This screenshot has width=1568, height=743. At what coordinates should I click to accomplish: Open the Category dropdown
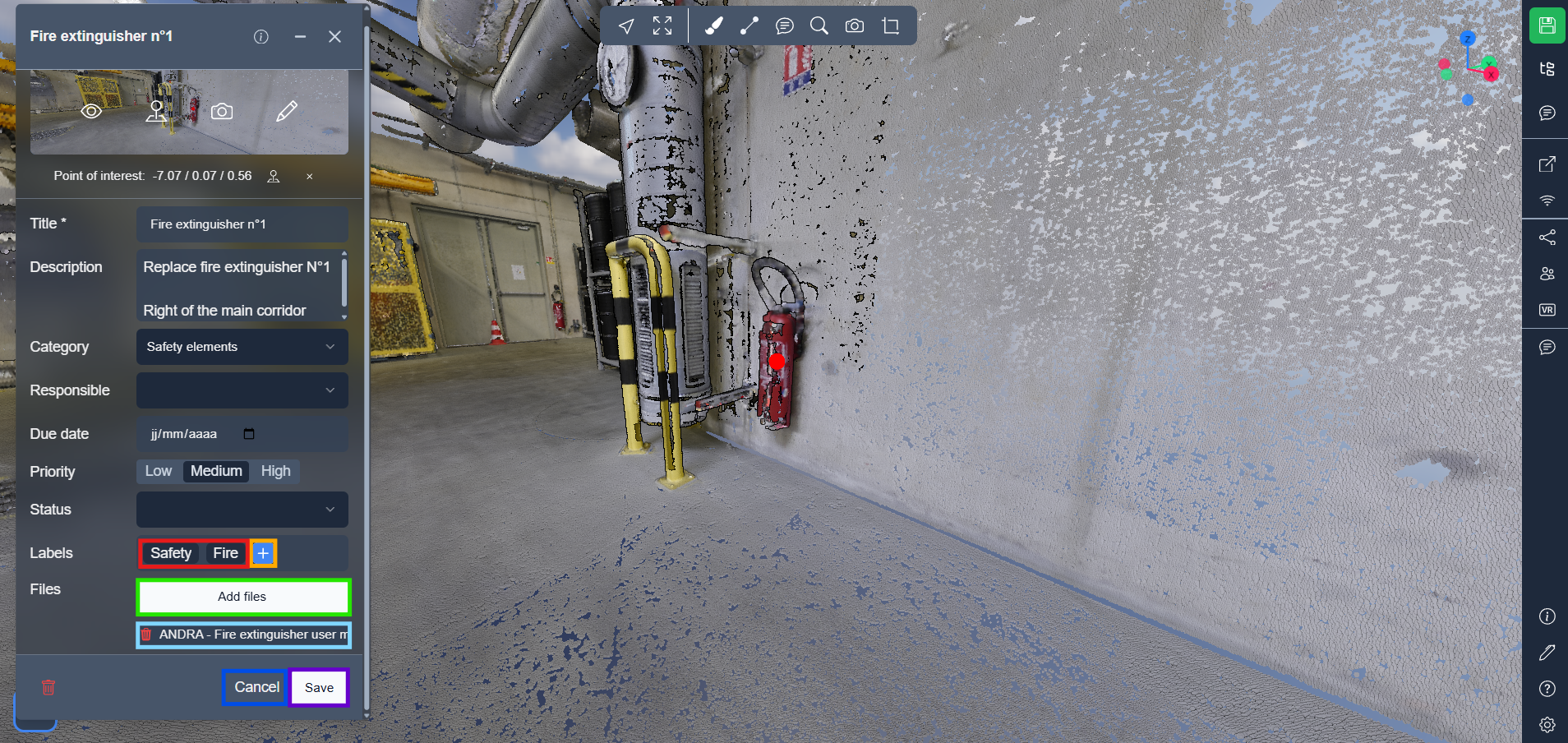click(242, 347)
